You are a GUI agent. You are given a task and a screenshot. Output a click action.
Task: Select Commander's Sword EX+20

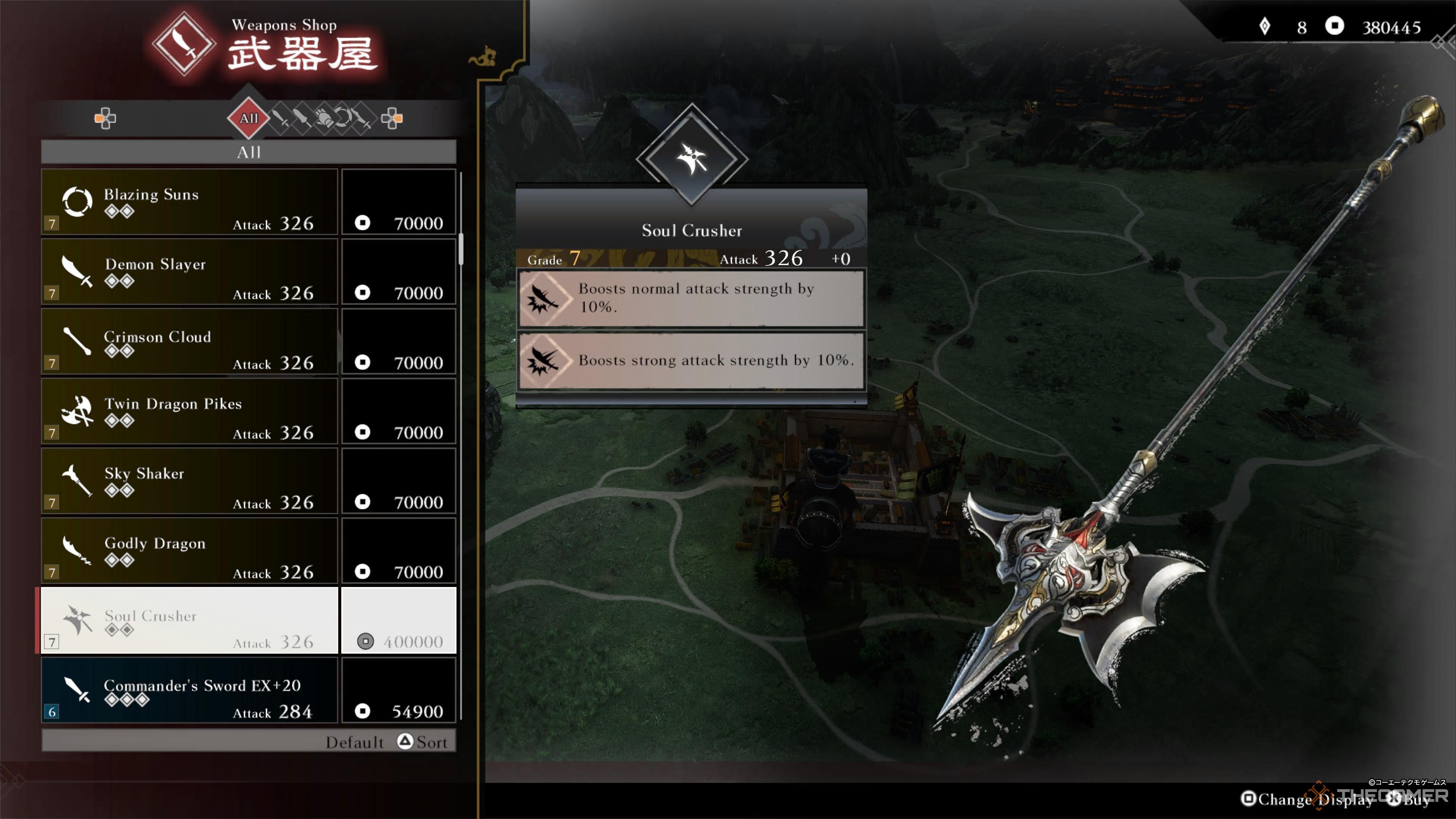190,690
